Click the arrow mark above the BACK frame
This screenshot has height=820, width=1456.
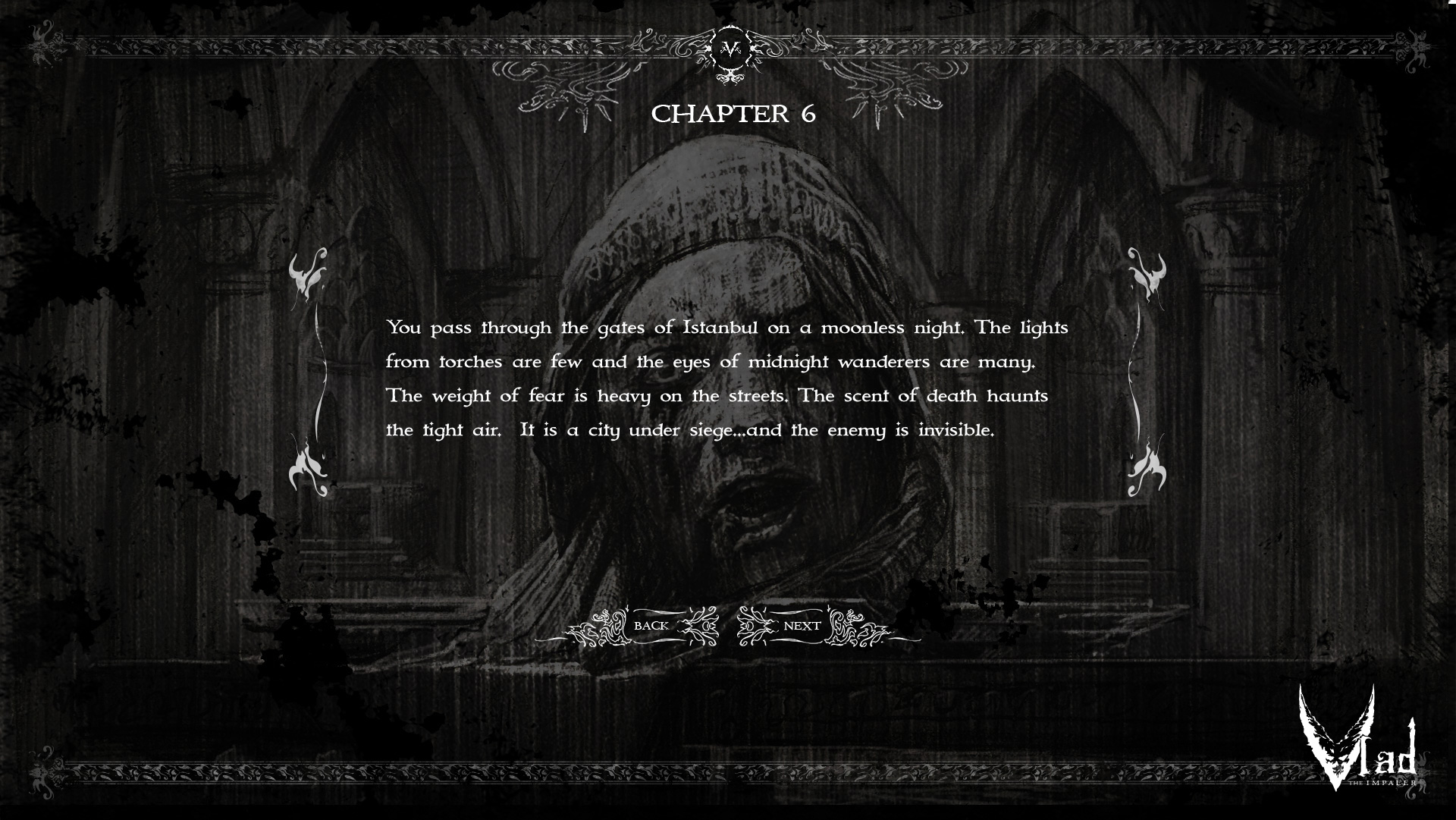(627, 608)
